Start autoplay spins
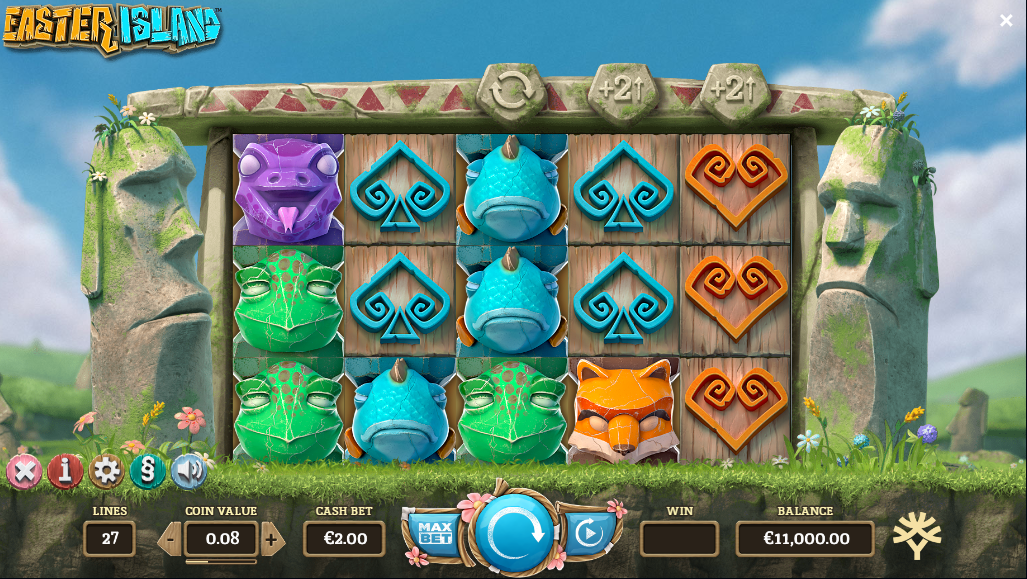This screenshot has width=1027, height=579. 589,533
